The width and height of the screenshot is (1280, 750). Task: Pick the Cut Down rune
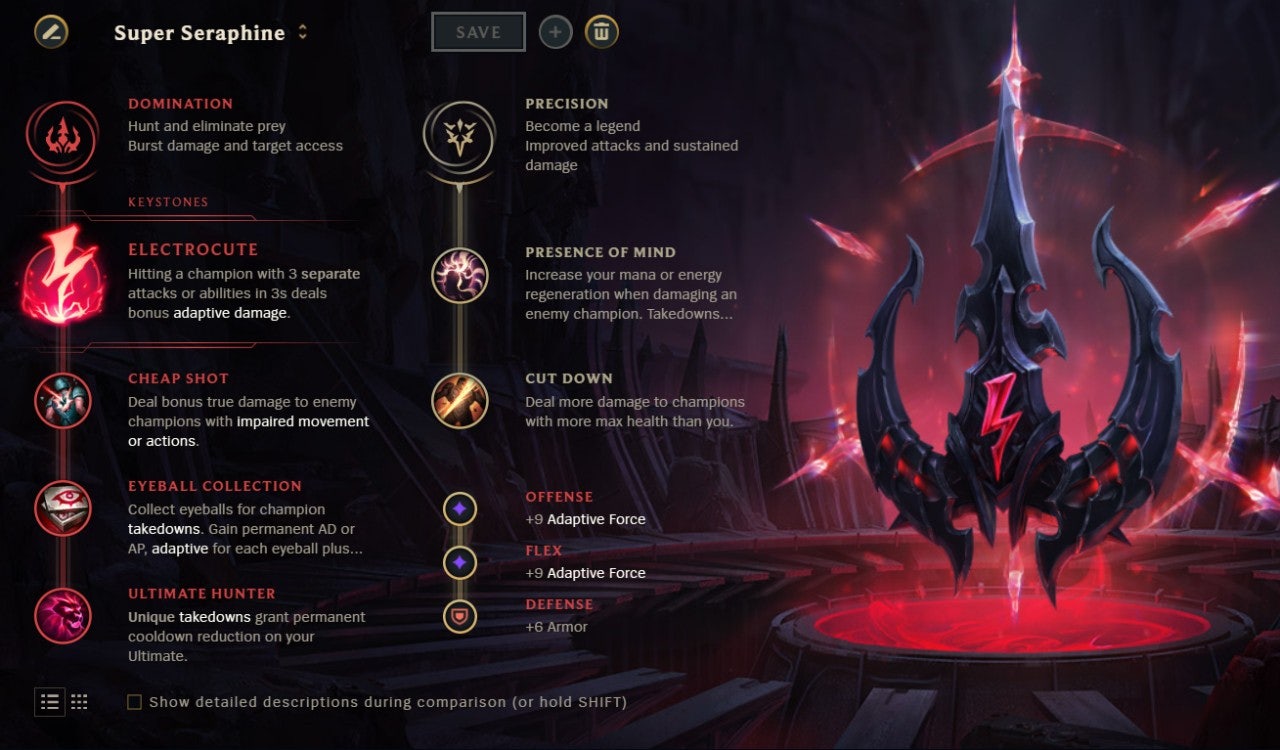coord(459,401)
